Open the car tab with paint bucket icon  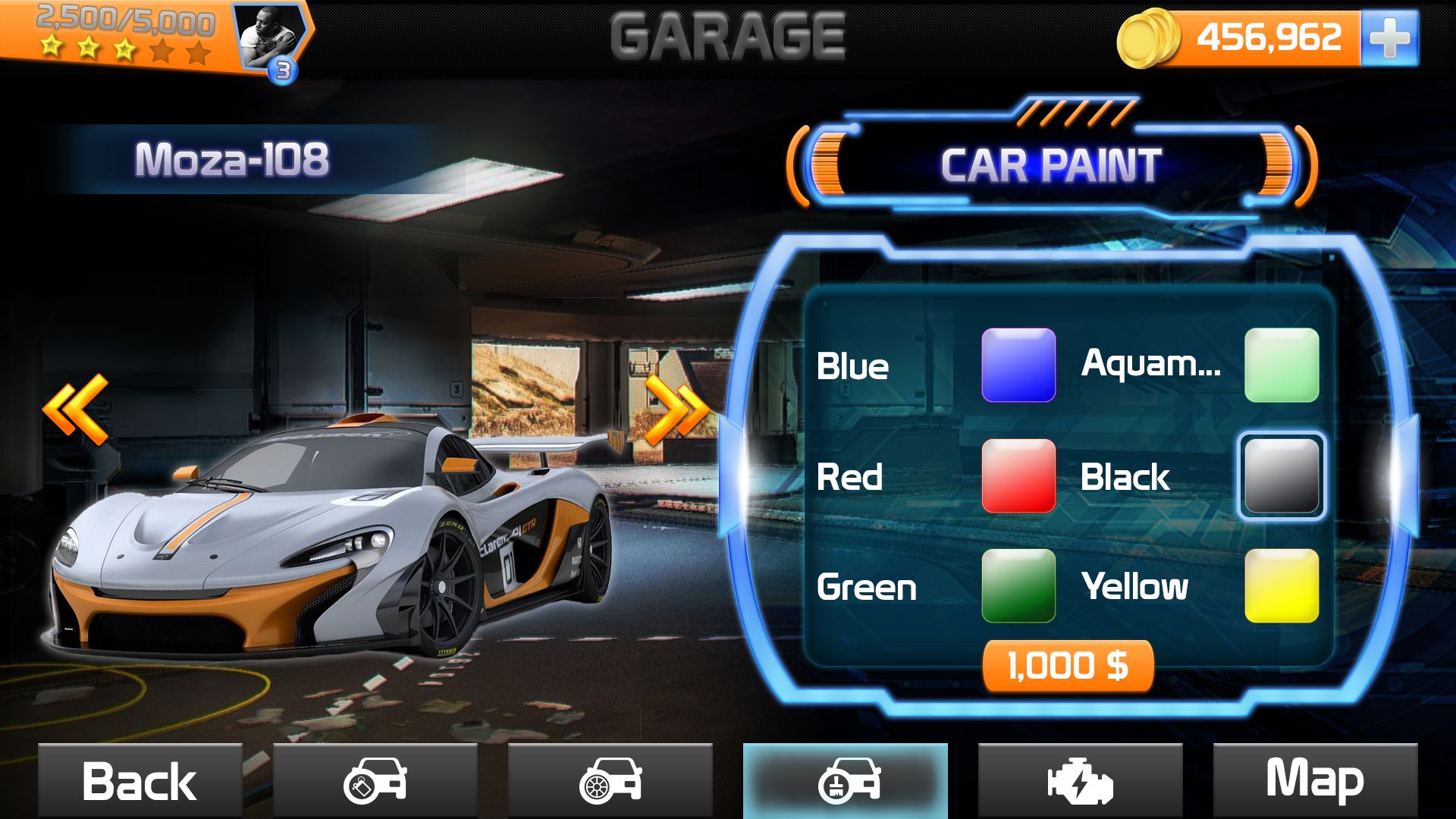click(x=375, y=781)
